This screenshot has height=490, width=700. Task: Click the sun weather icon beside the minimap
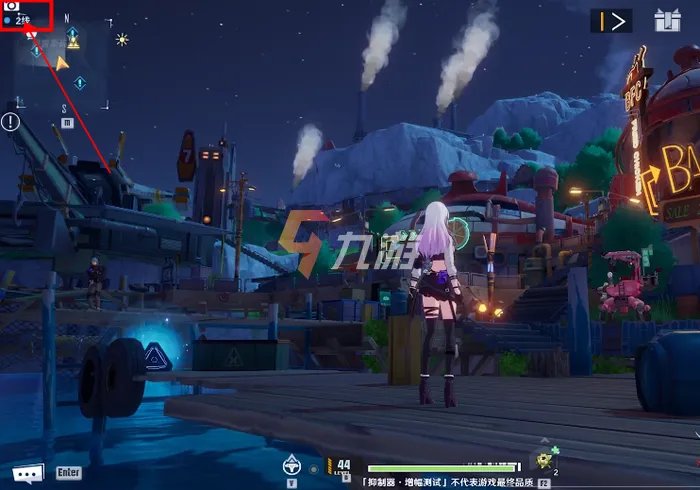[x=122, y=39]
